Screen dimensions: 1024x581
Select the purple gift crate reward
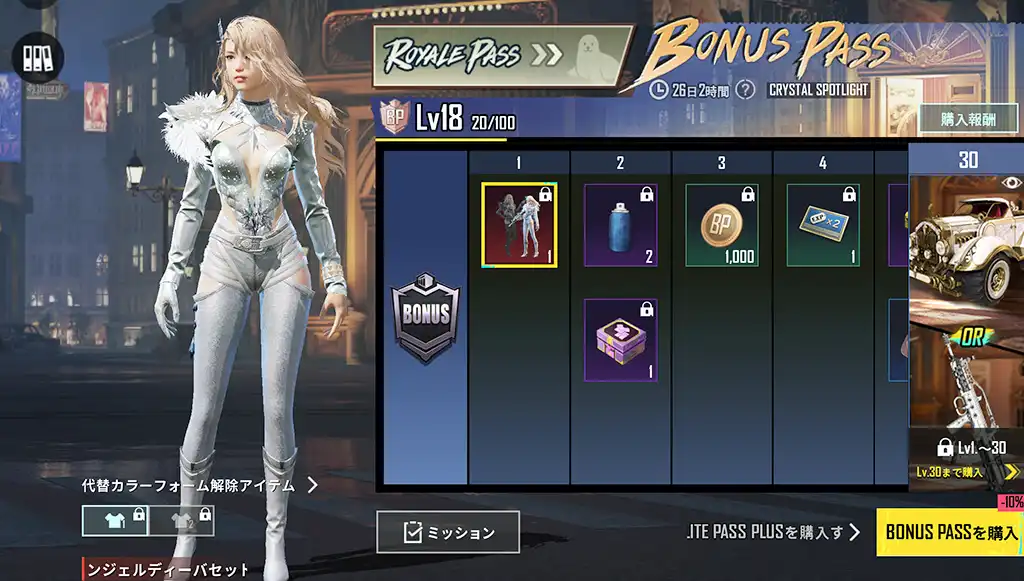pos(621,339)
